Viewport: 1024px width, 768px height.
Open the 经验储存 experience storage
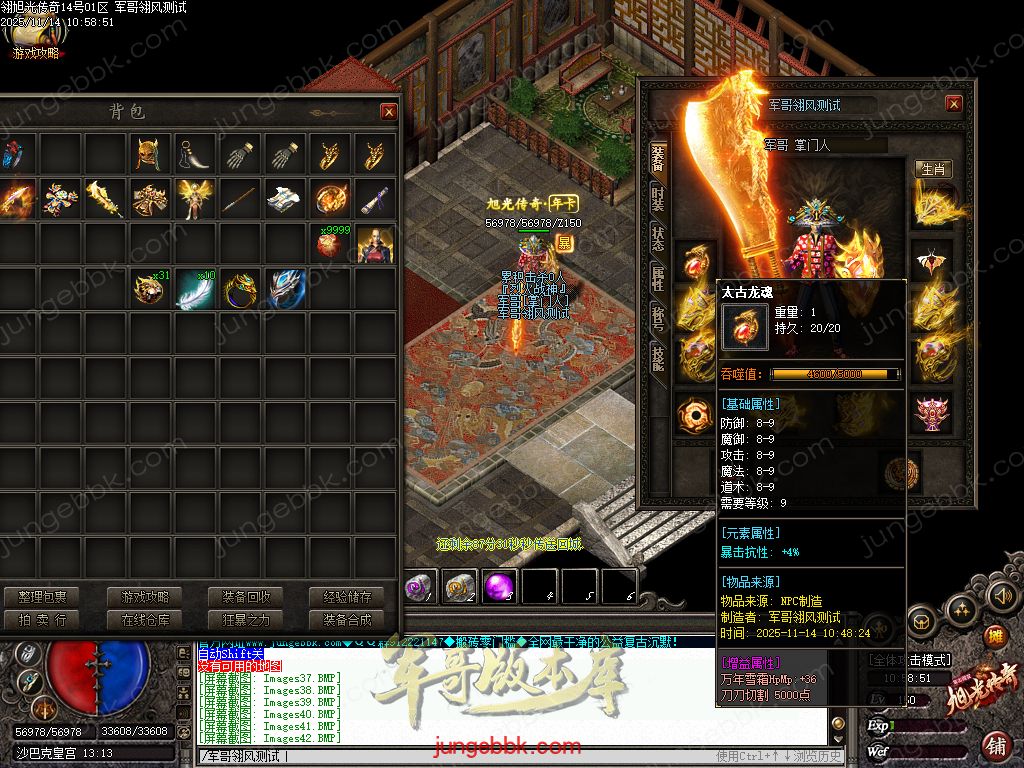[347, 597]
